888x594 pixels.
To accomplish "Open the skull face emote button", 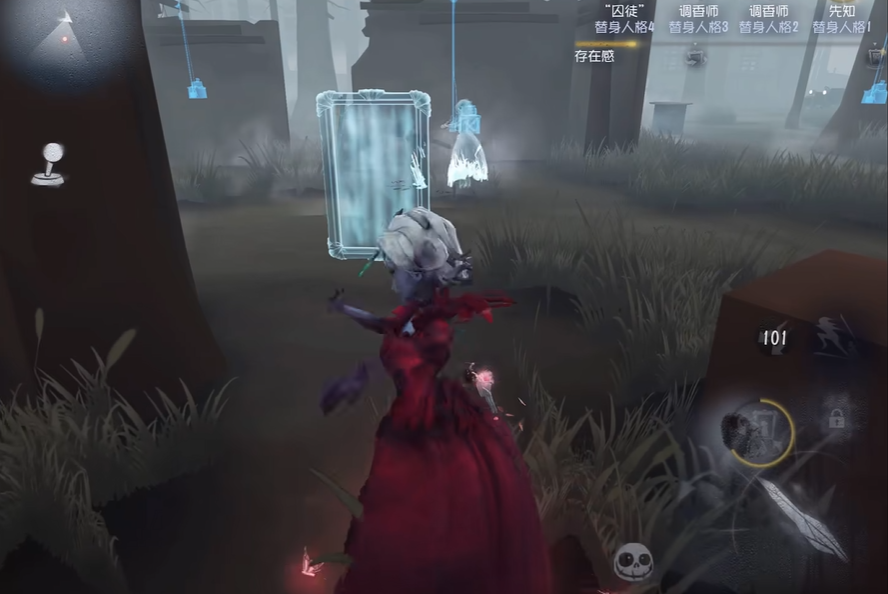I will [x=633, y=563].
